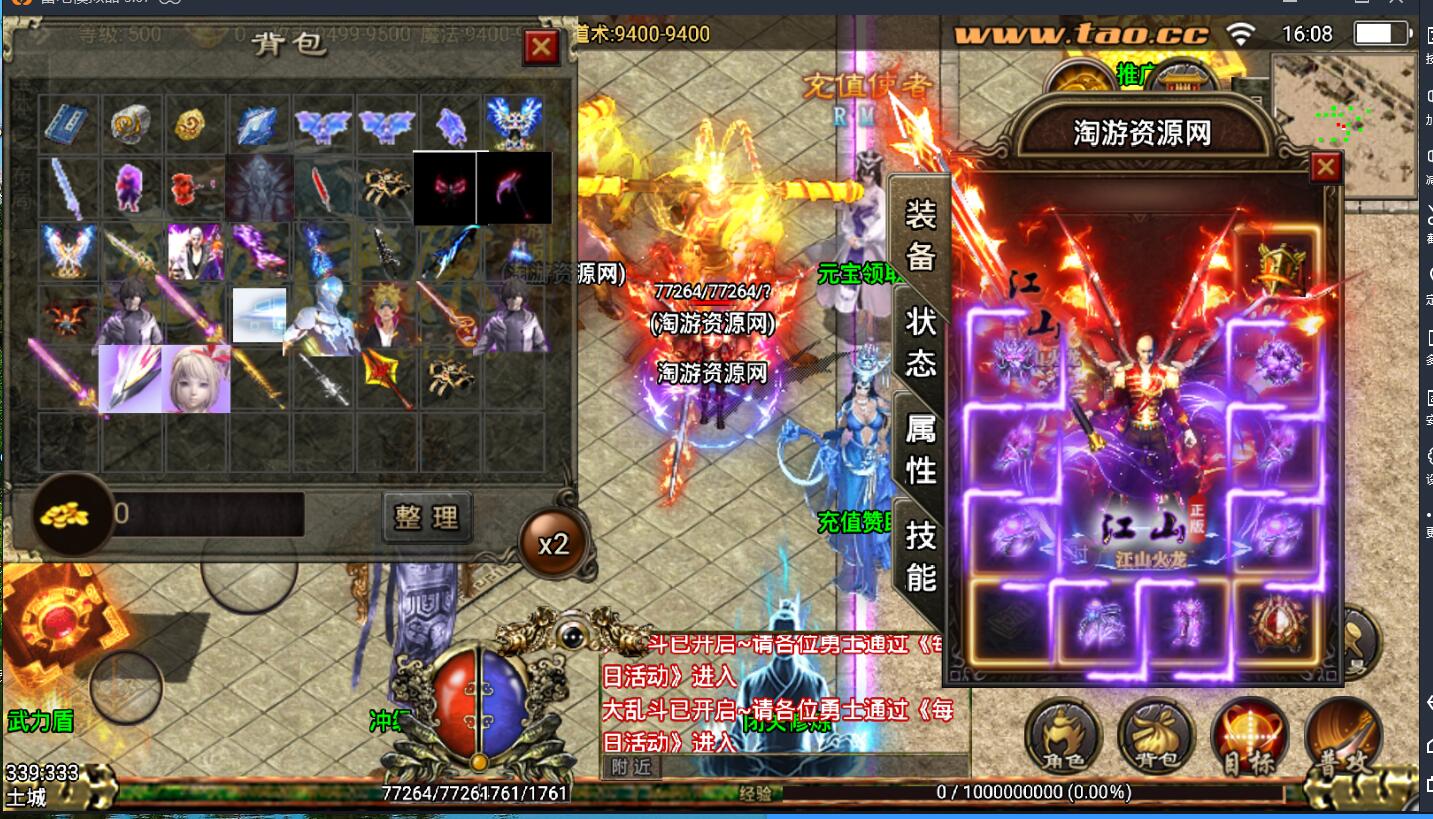The height and width of the screenshot is (819, 1433).
Task: Switch to the 装备 equipment tab
Action: click(920, 234)
